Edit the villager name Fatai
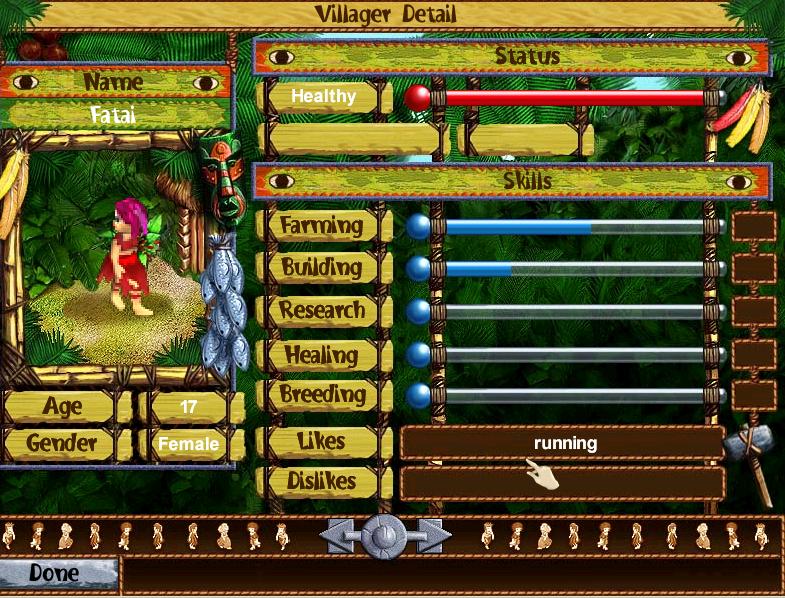This screenshot has height=598, width=785. [x=113, y=114]
